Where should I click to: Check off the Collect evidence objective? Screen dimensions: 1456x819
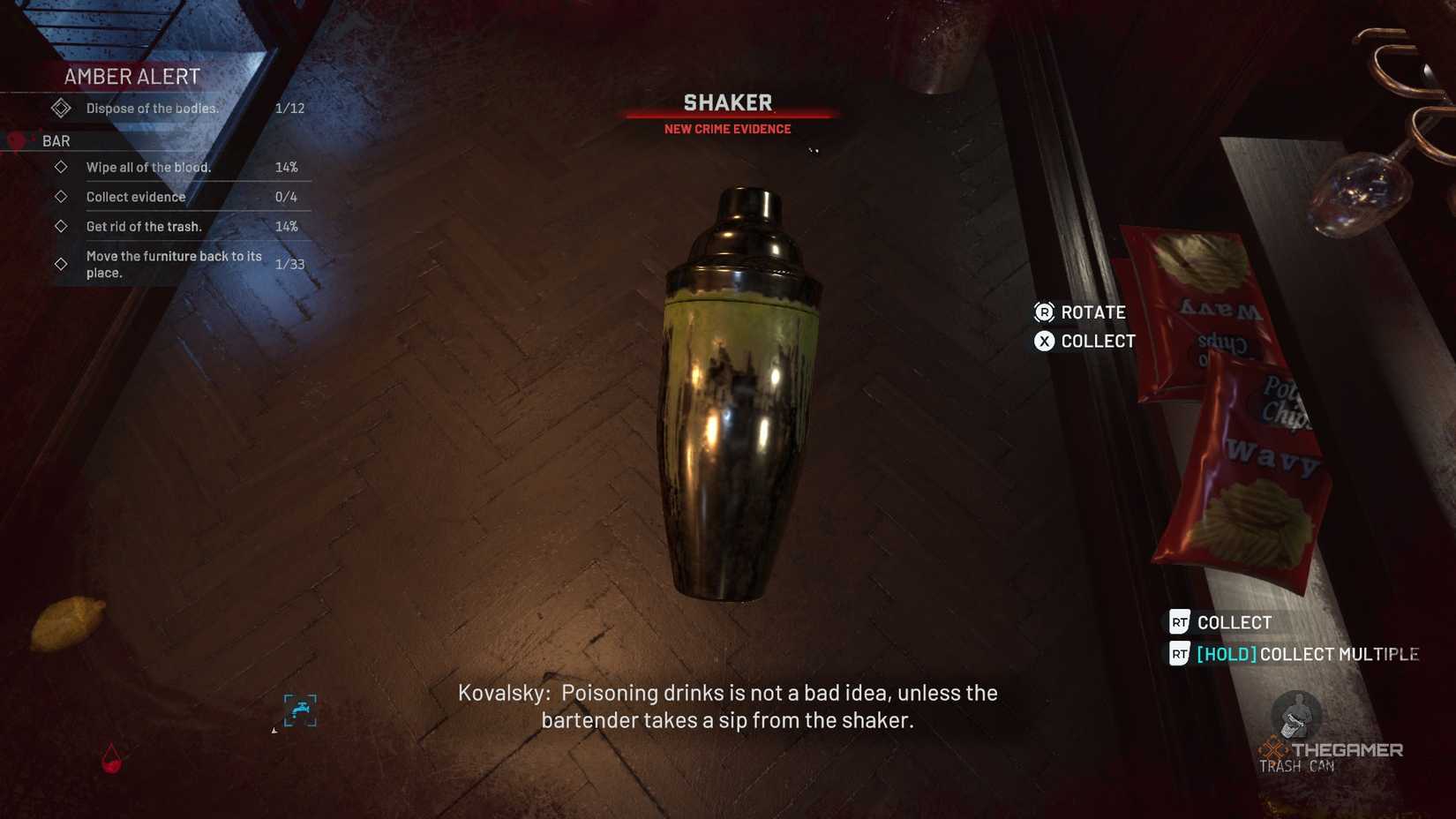(x=61, y=196)
